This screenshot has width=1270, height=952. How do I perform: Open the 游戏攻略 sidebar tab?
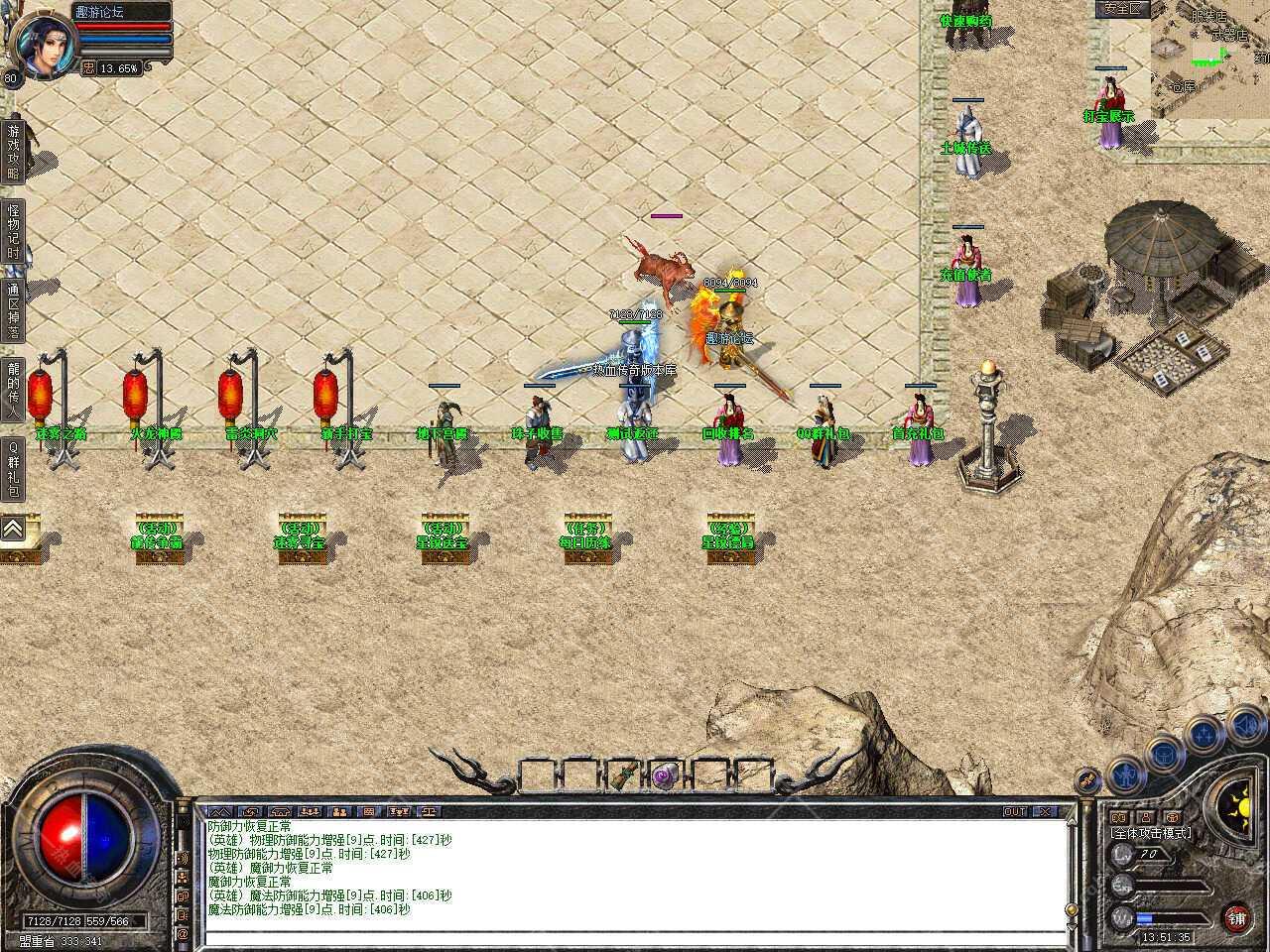[x=13, y=149]
